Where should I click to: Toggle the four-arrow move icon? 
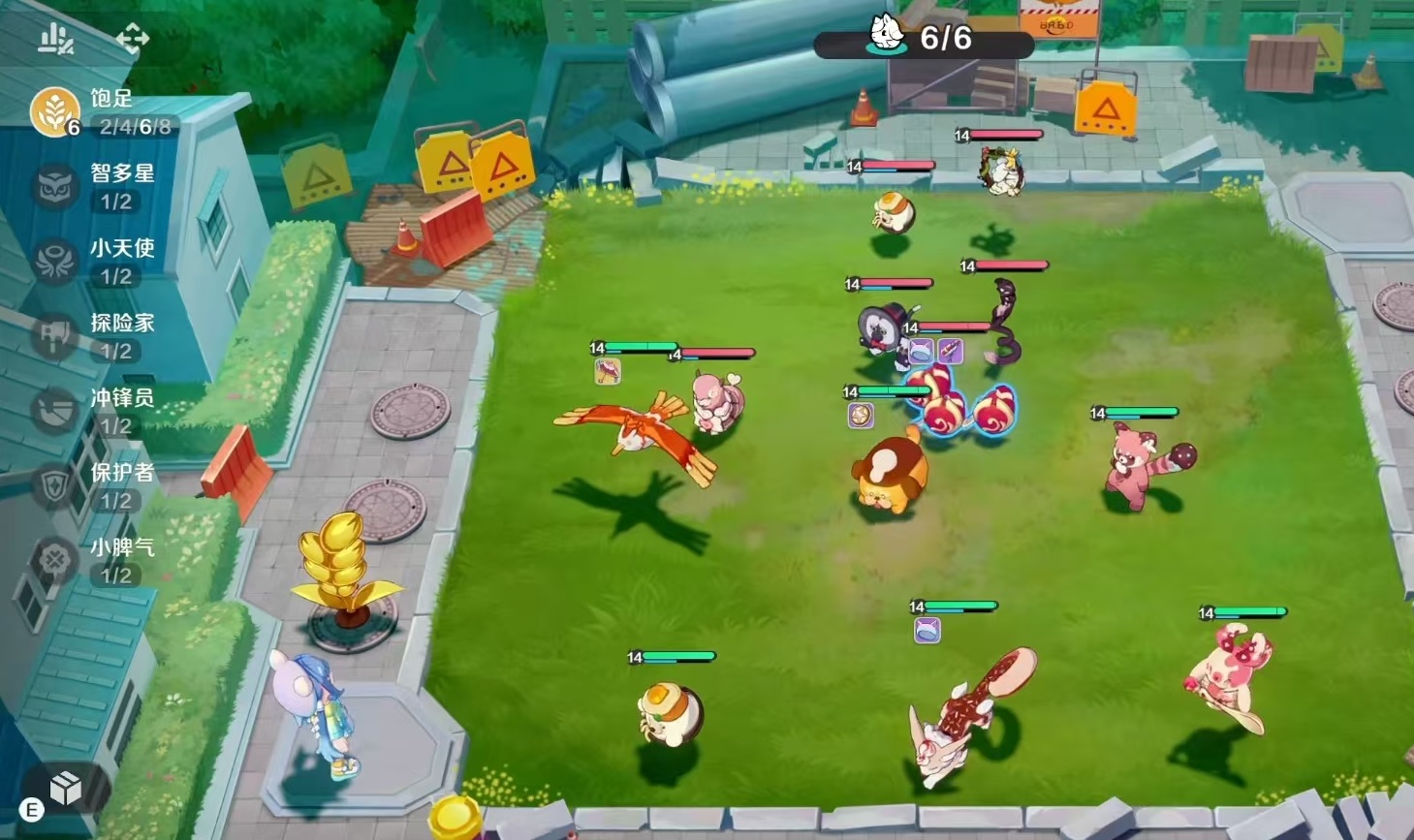[133, 39]
